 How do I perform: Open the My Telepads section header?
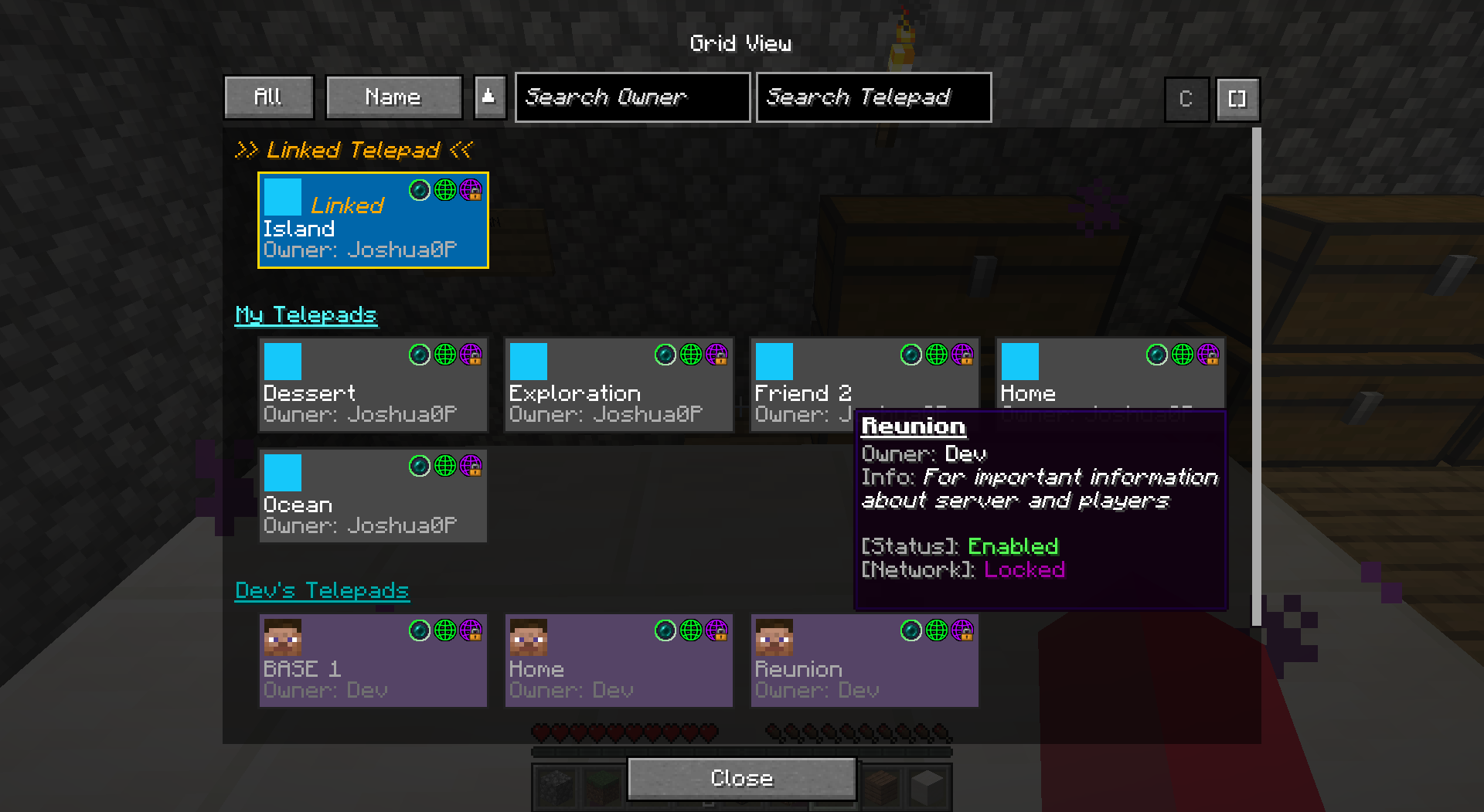306,314
